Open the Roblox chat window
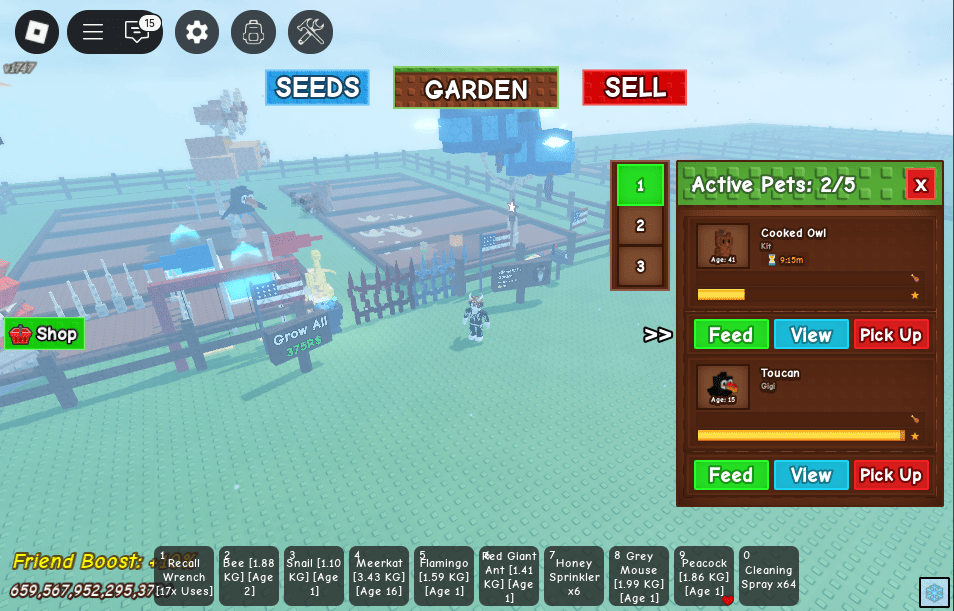954x611 pixels. pos(137,32)
